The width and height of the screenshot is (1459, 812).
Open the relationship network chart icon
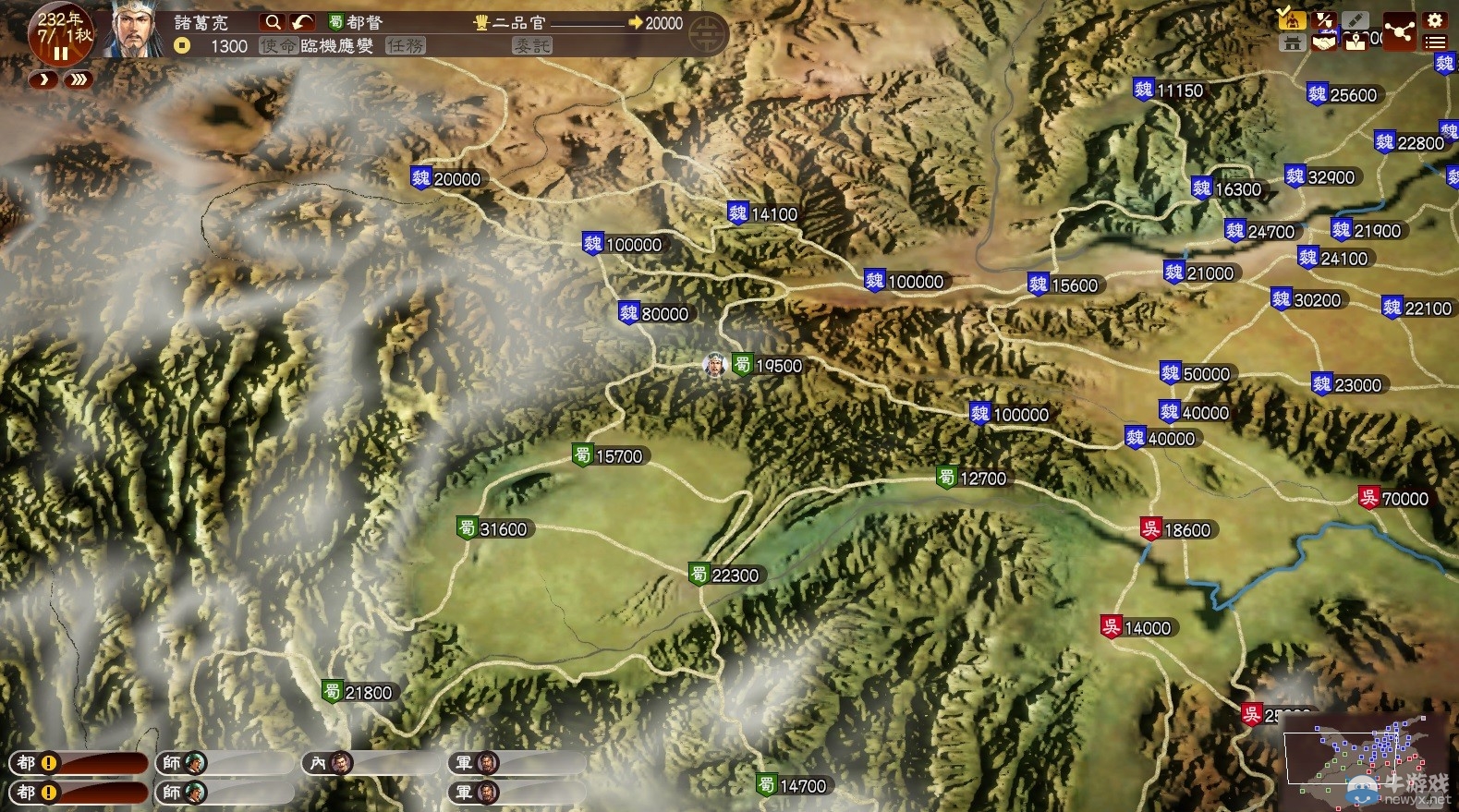point(1401,30)
